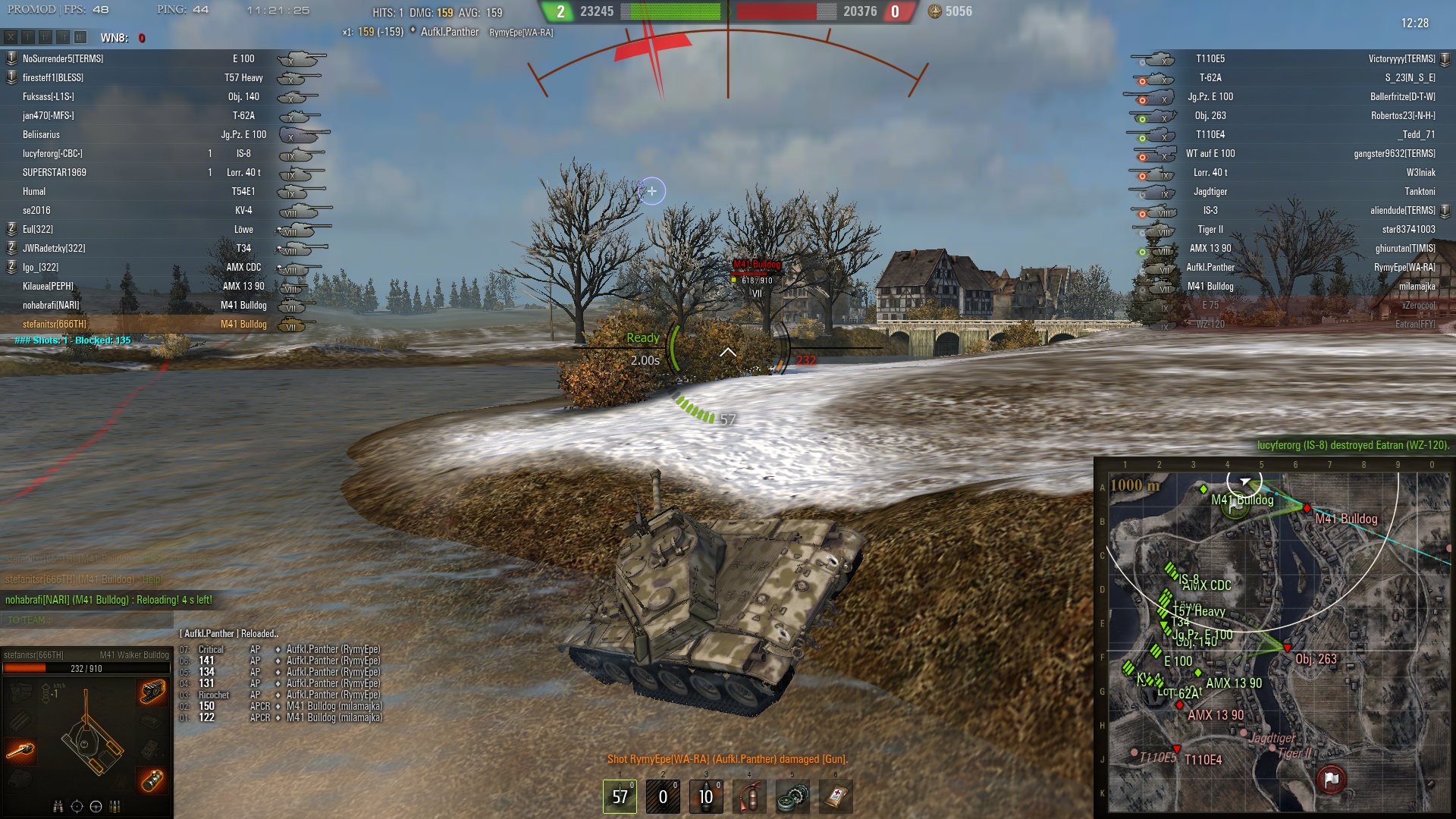Viewport: 1456px width, 819px height.
Task: Use the first aid kit consumable
Action: point(836,796)
